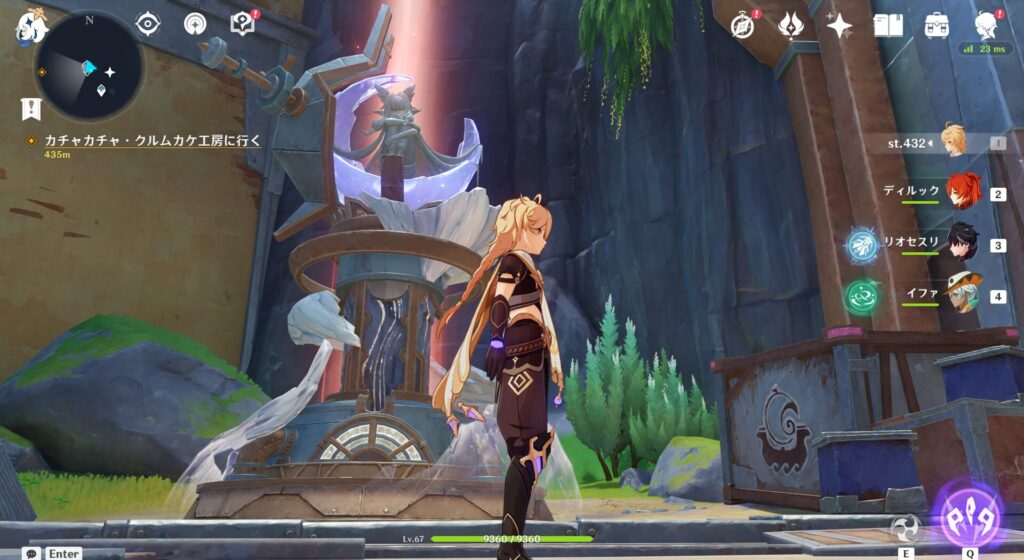Open the adventurer handbook book icon
The height and width of the screenshot is (560, 1024).
pyautogui.click(x=888, y=25)
